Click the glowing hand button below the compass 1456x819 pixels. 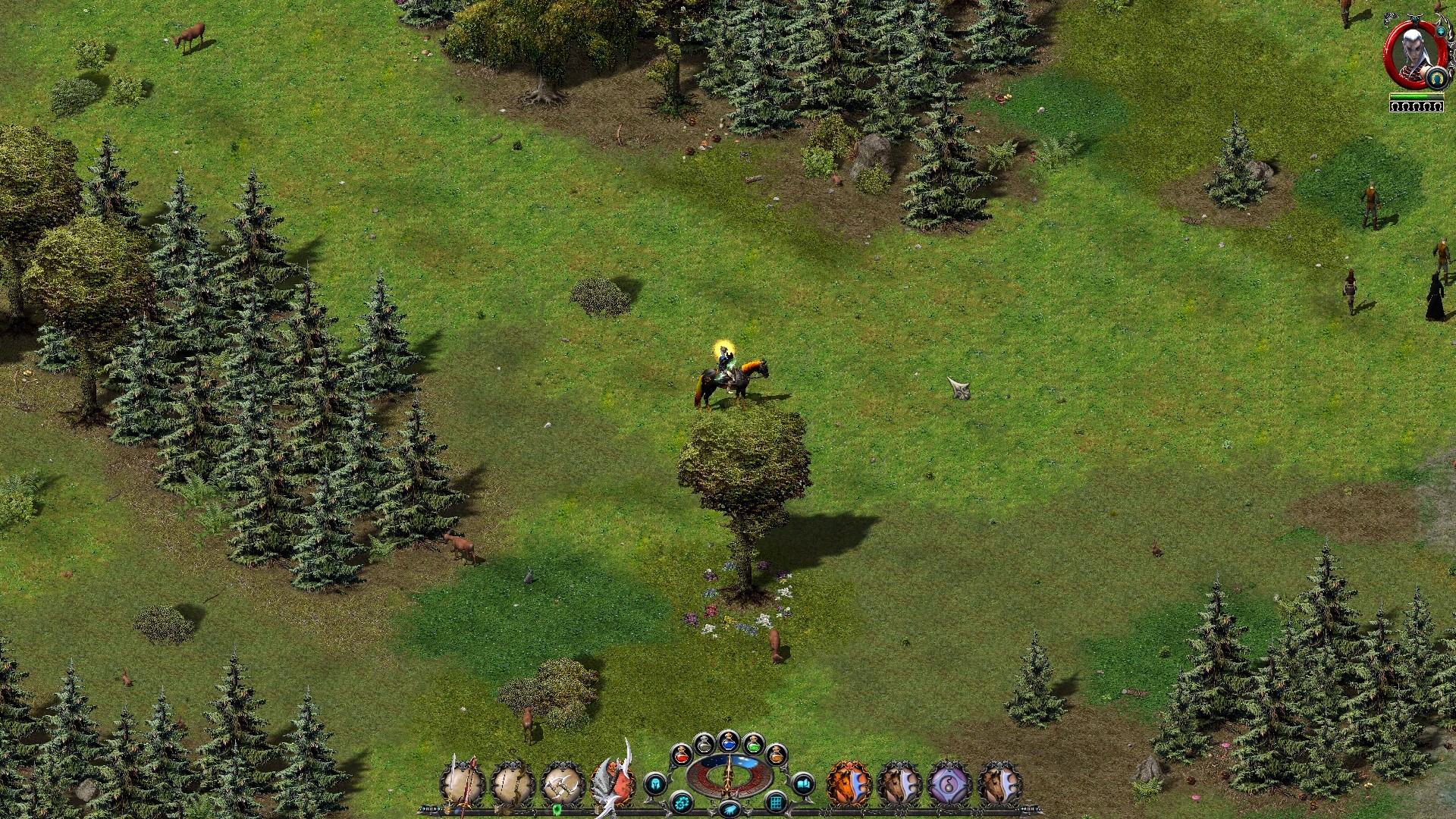(x=729, y=810)
